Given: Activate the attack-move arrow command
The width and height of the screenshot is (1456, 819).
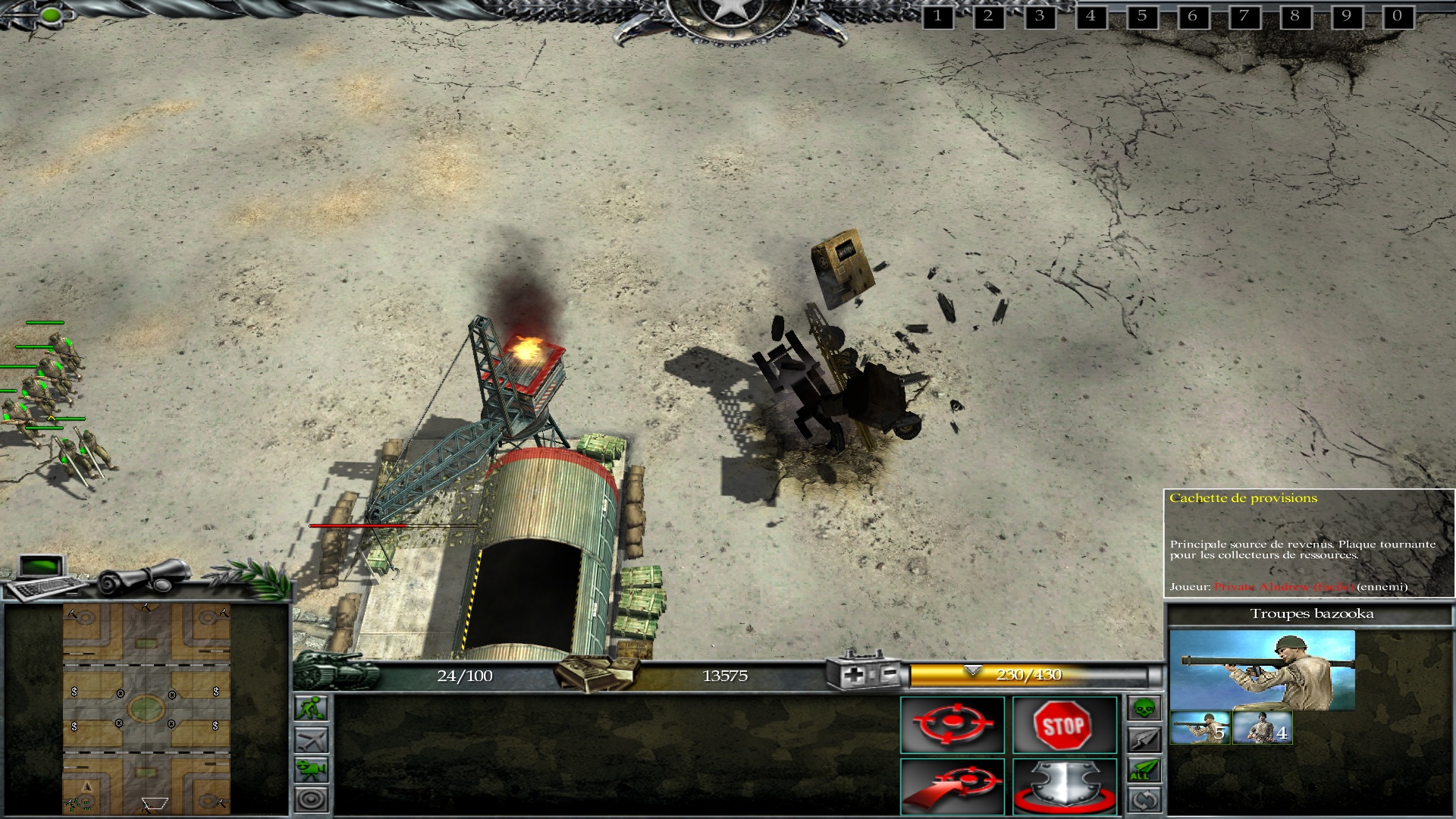Looking at the screenshot, I should tap(952, 786).
